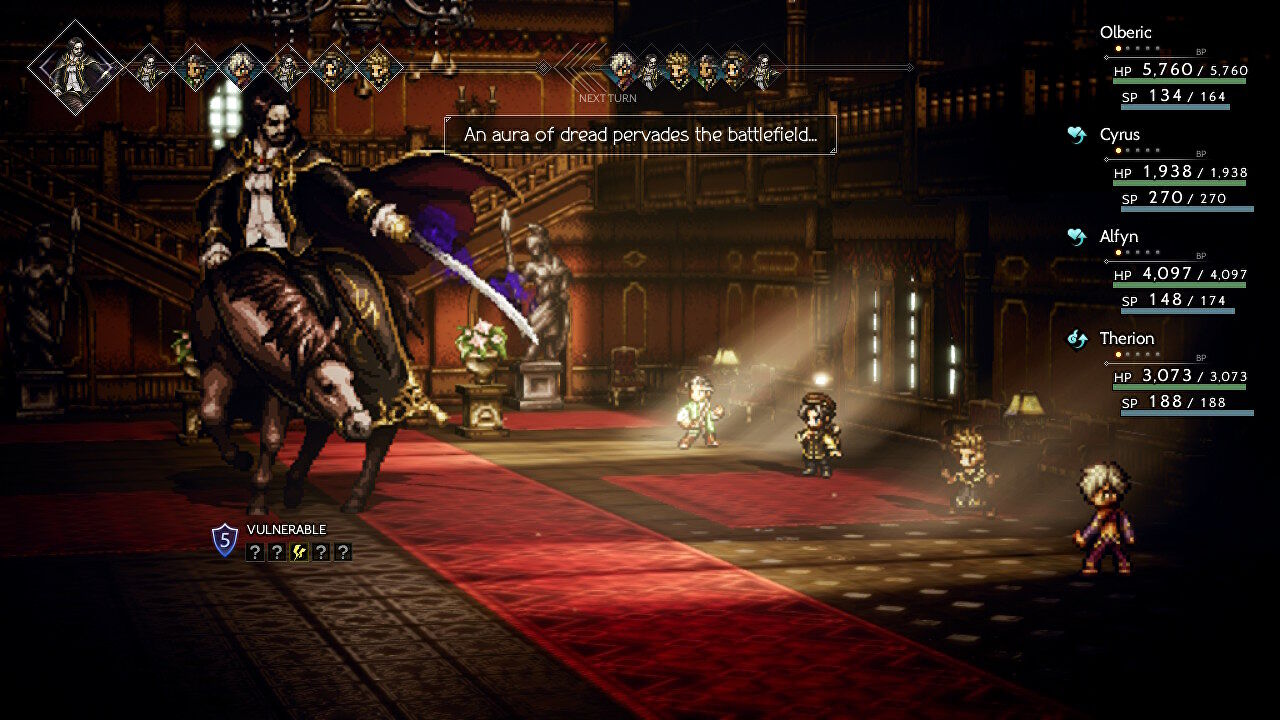Select the large current-turn boss portrait
This screenshot has height=720, width=1280.
tap(75, 67)
